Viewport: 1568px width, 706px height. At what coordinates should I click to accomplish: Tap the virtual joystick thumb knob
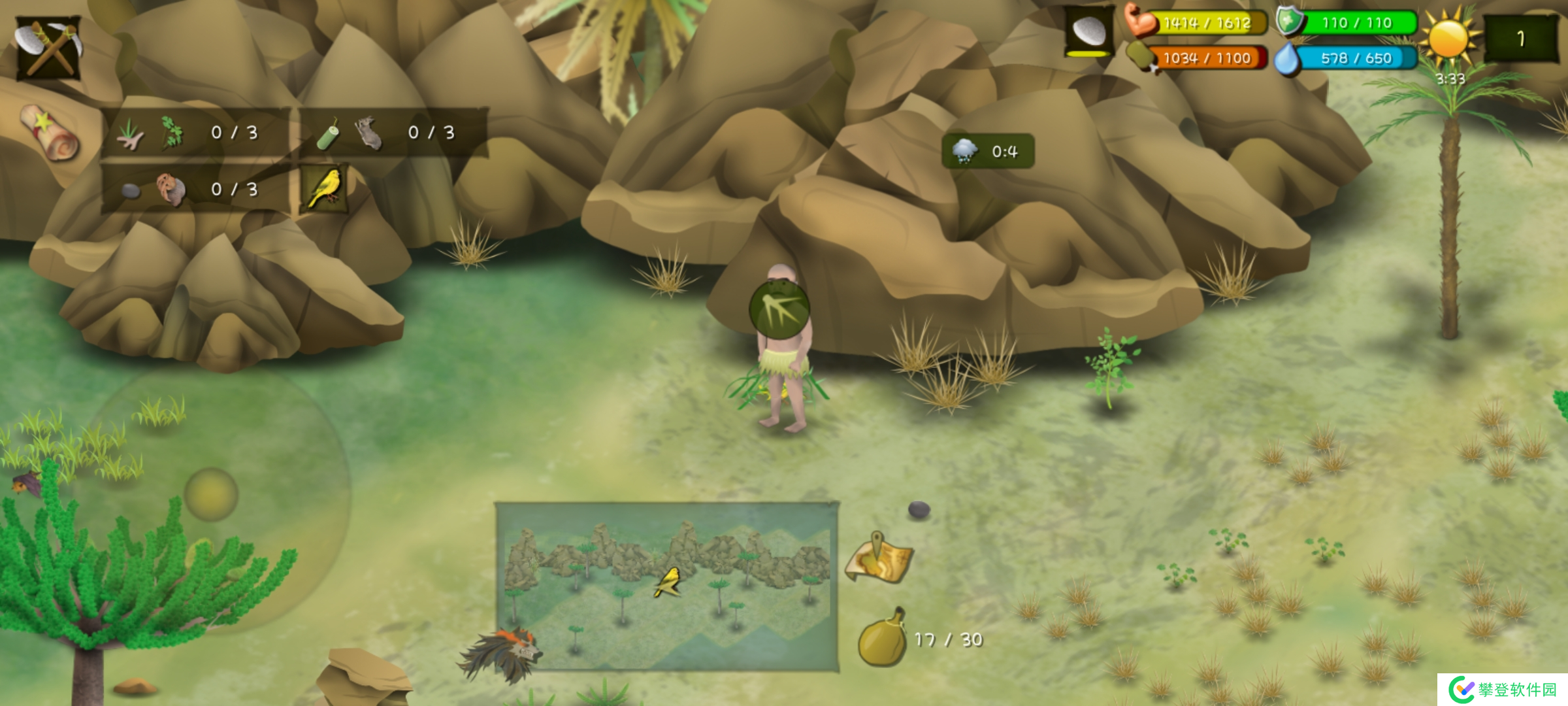pos(211,494)
